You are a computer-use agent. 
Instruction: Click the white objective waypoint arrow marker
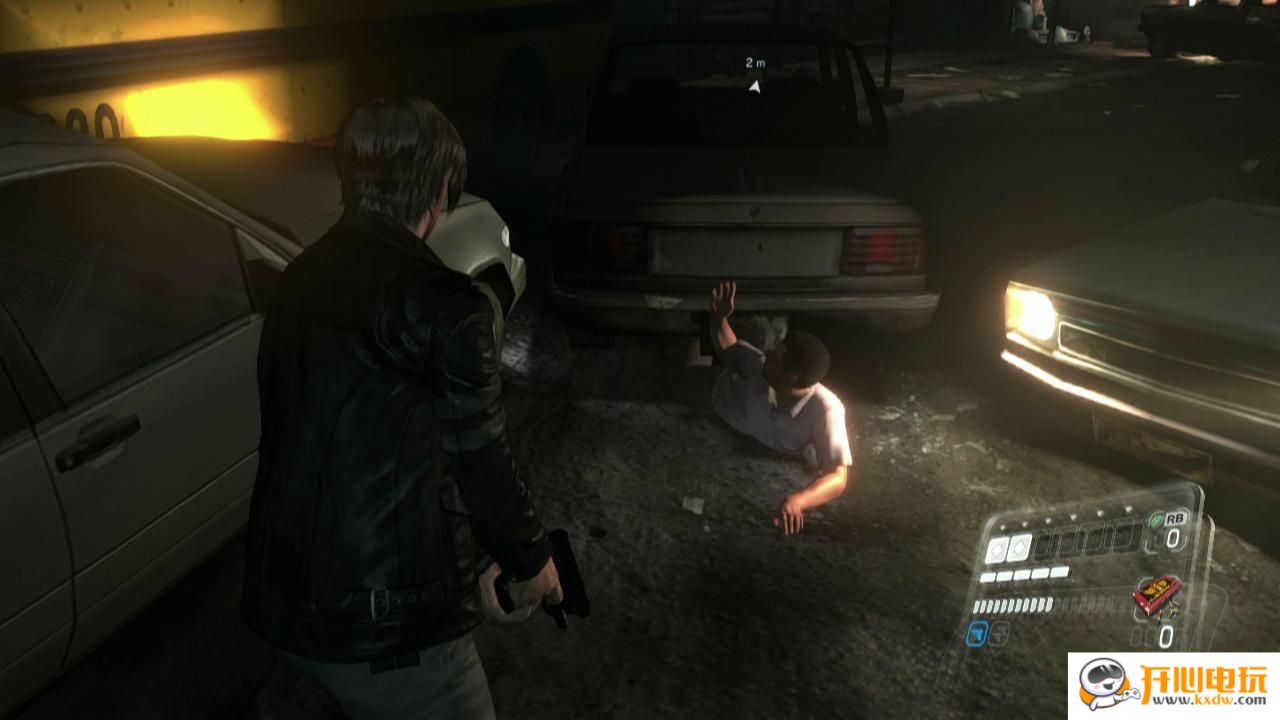[x=755, y=86]
